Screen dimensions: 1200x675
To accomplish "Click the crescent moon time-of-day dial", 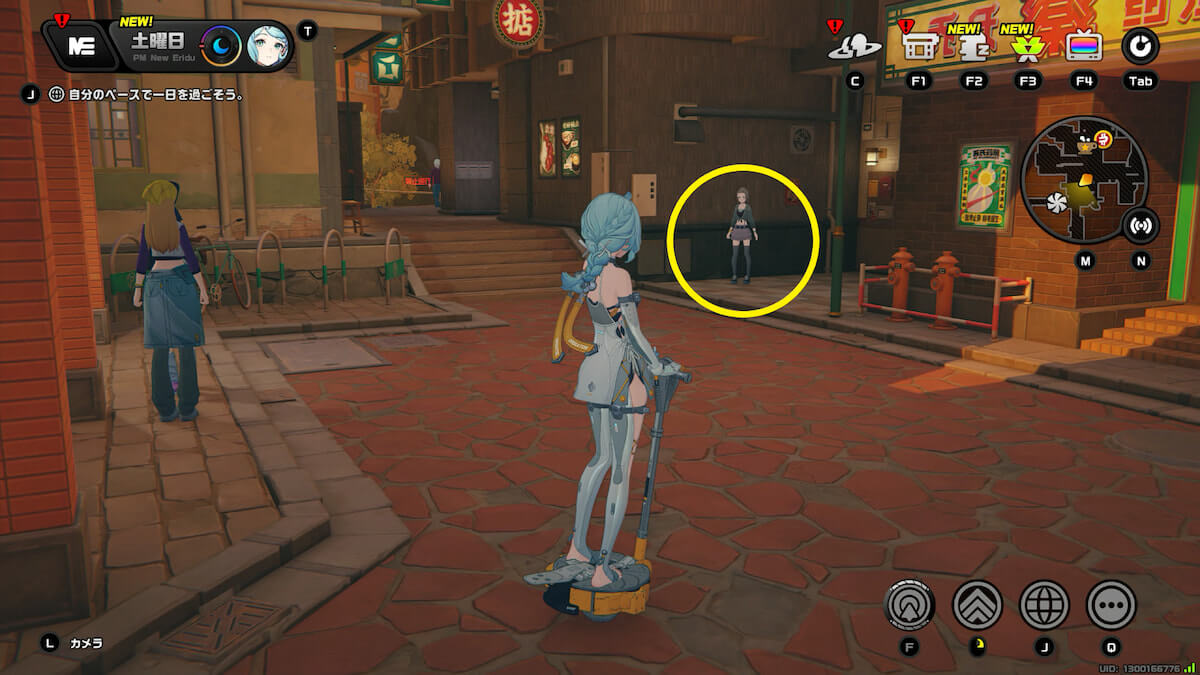I will (221, 46).
